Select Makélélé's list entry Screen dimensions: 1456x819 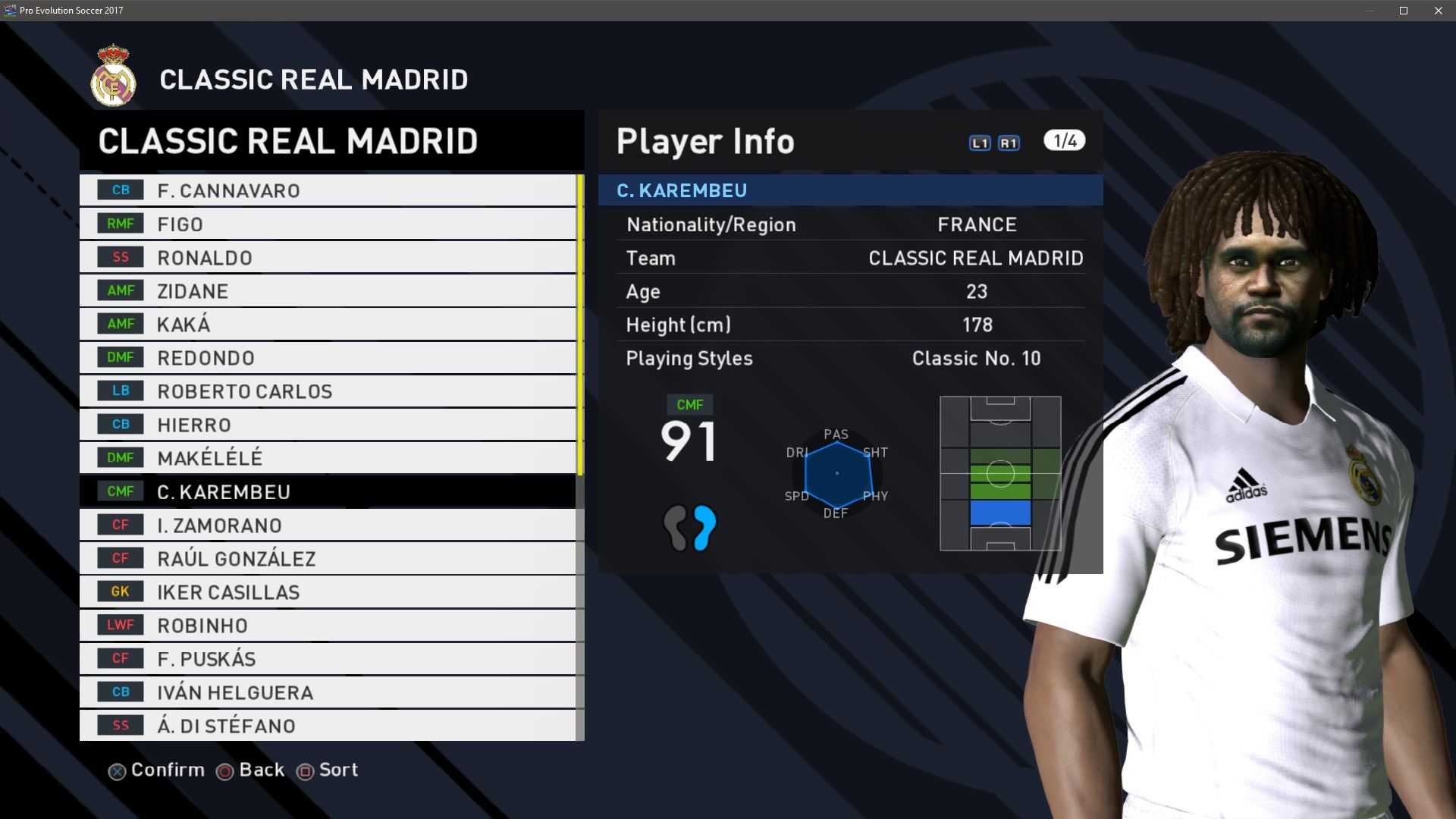(x=327, y=458)
